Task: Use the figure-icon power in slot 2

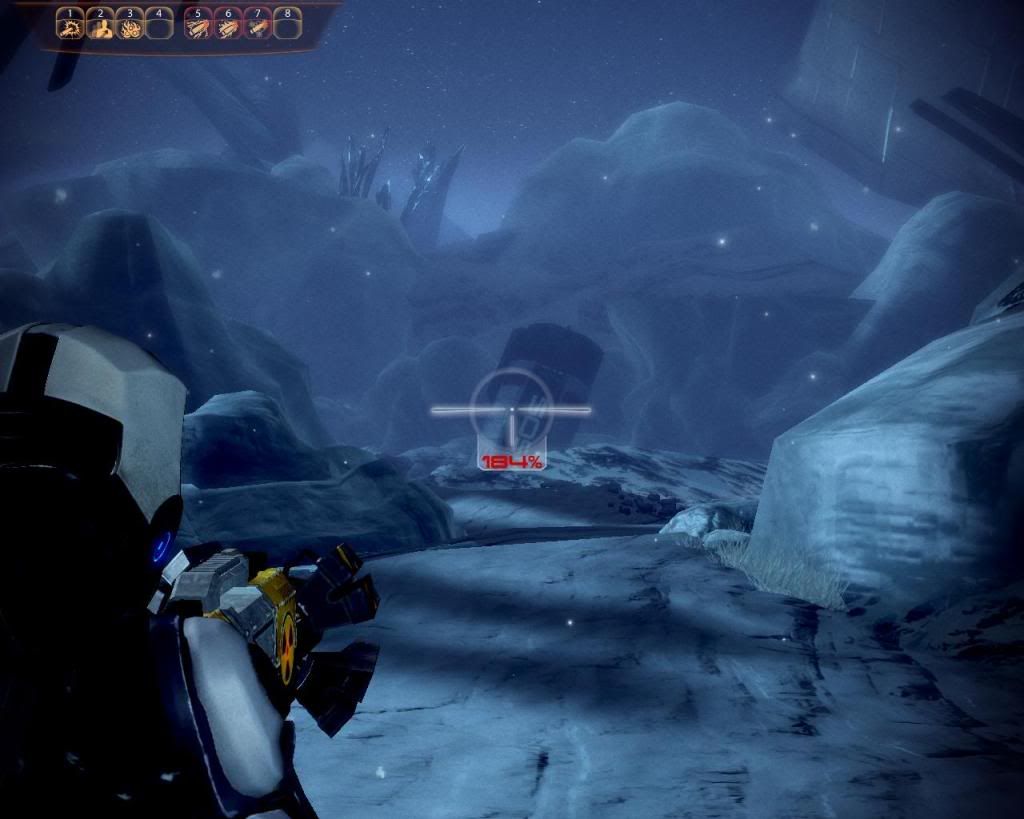Action: 99,28
